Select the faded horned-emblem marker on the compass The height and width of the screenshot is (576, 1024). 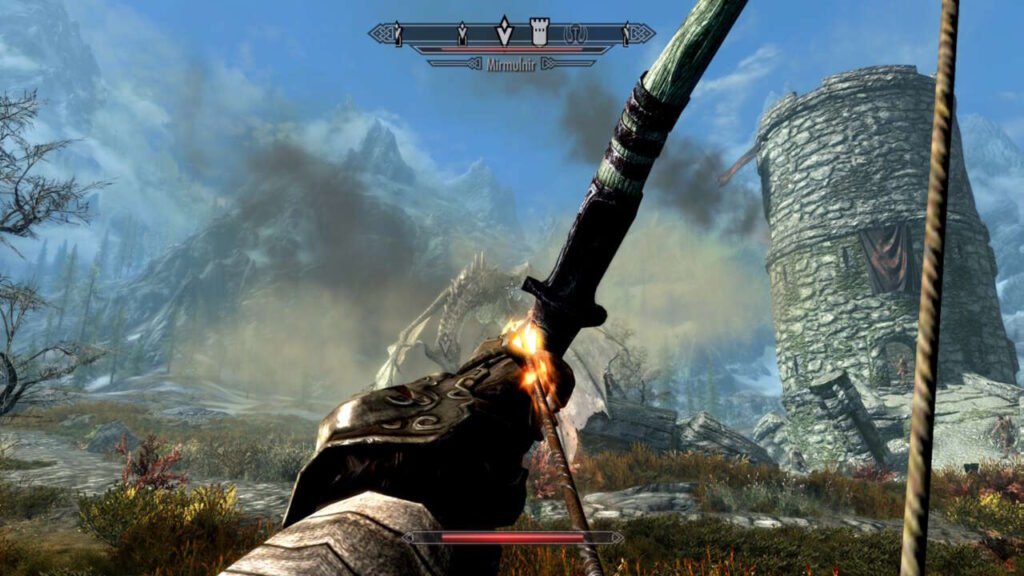coord(575,33)
